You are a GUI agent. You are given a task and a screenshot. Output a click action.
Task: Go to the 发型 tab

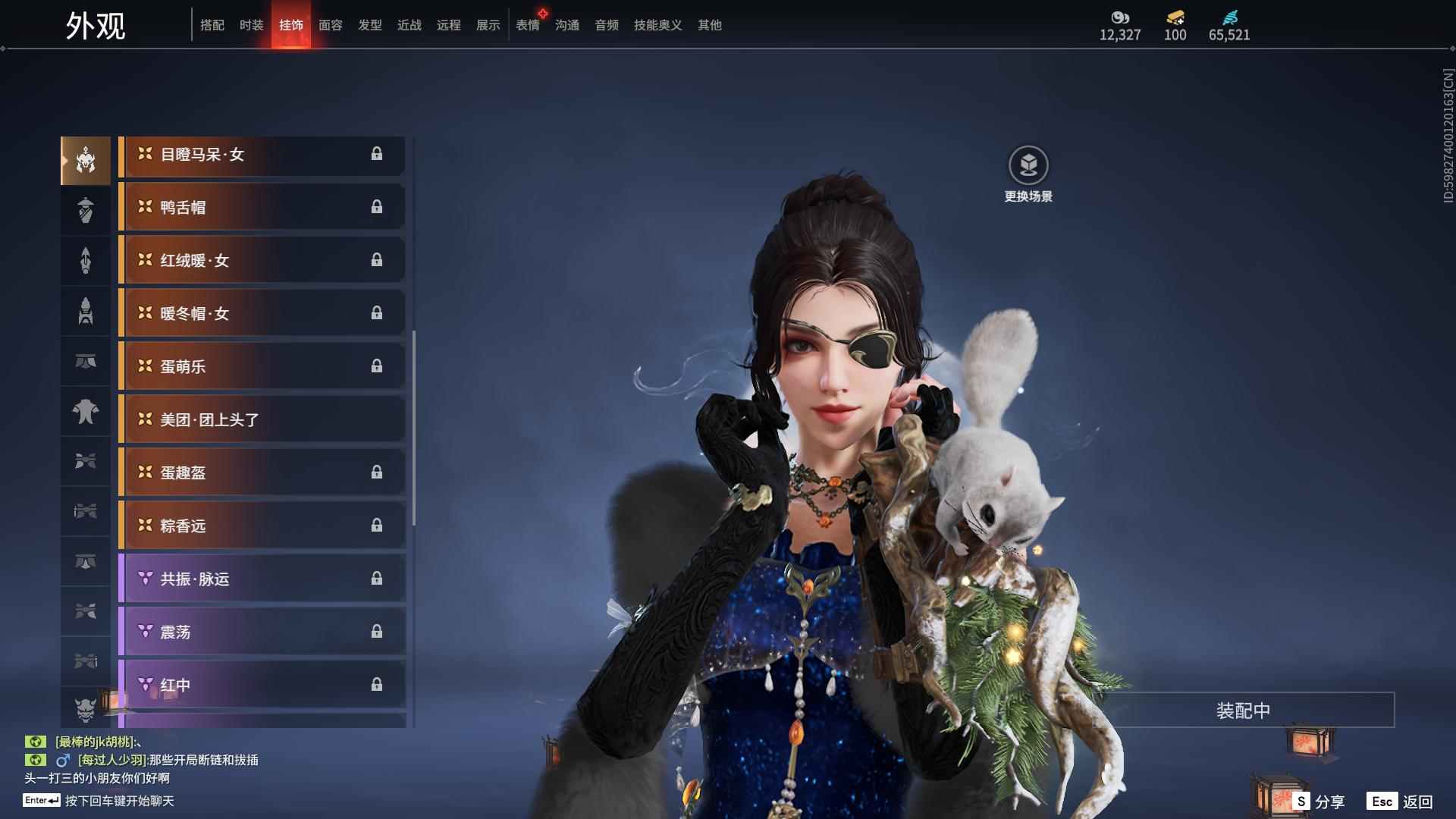pyautogui.click(x=370, y=25)
